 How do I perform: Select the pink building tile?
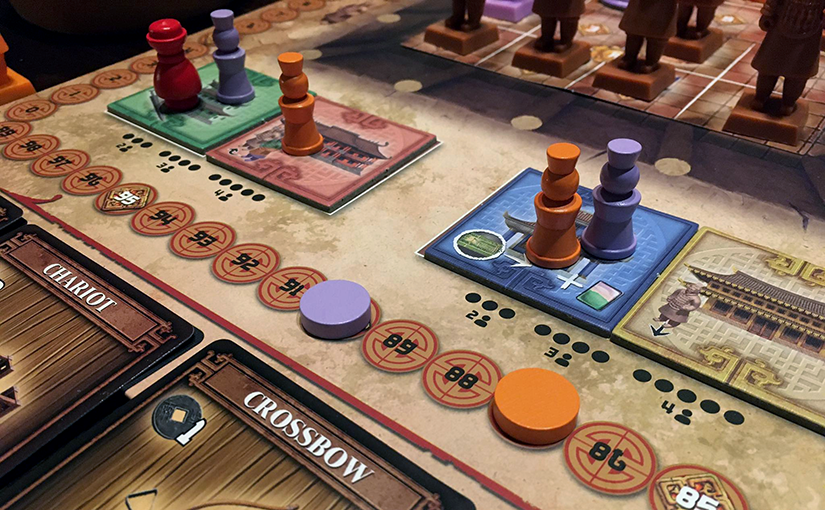coord(340,155)
